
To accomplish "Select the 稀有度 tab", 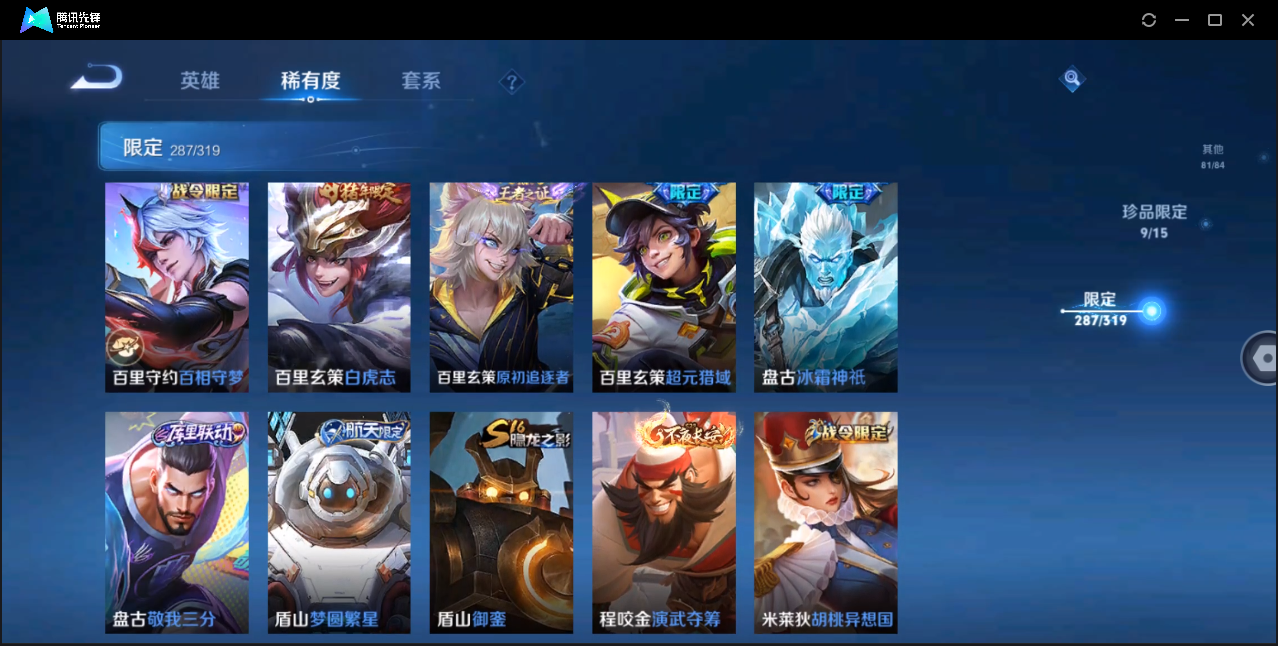I will pyautogui.click(x=310, y=81).
